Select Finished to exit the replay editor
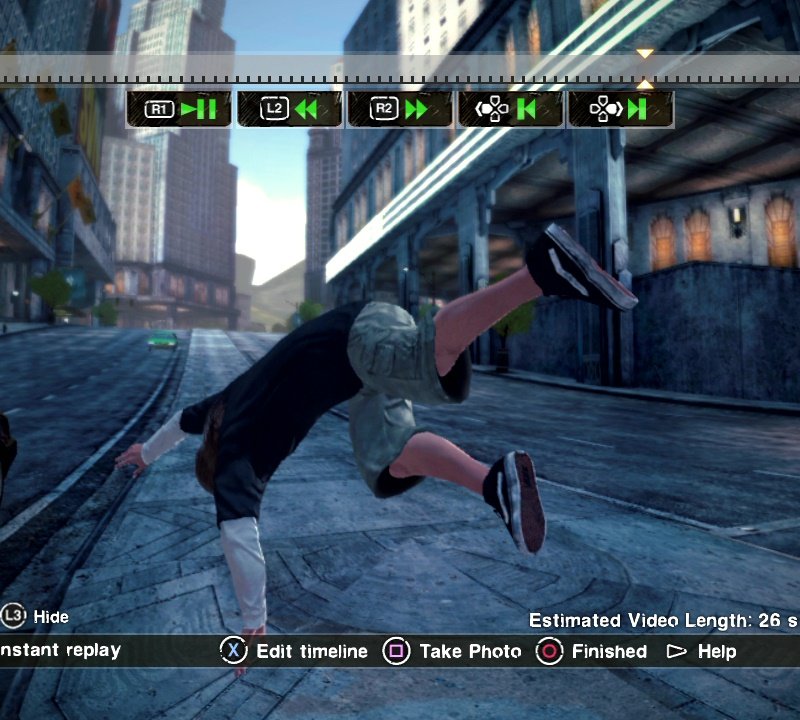Viewport: 800px width, 720px height. [592, 651]
